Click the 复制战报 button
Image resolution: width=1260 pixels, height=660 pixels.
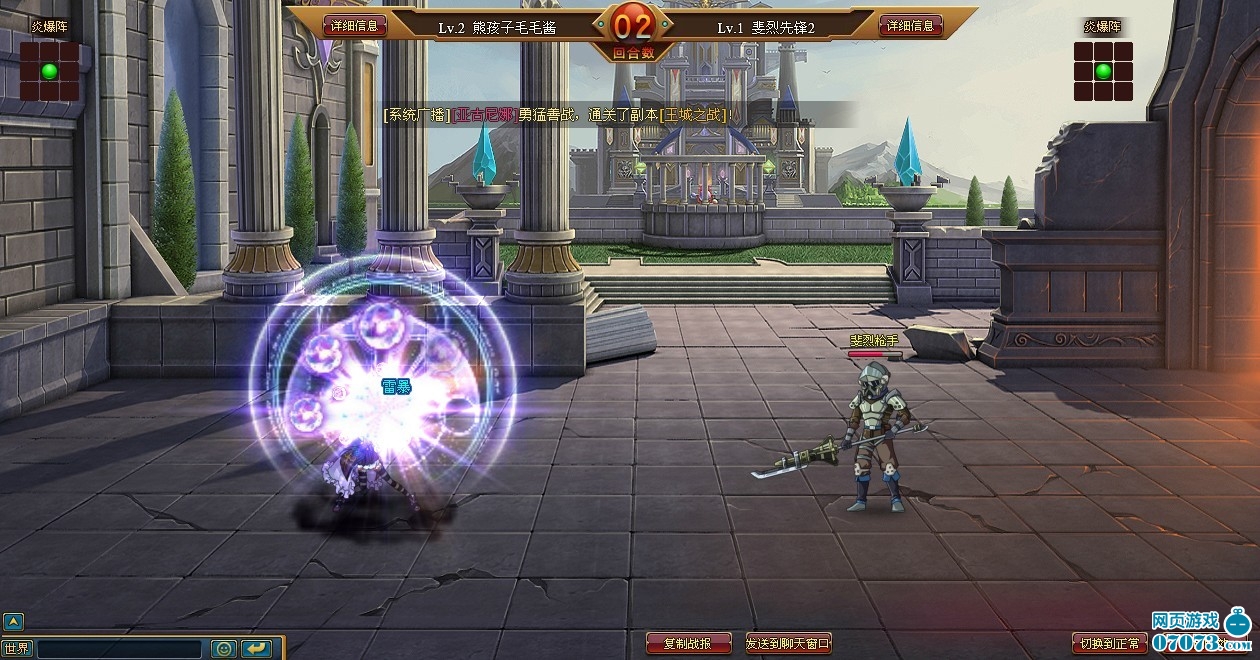tap(689, 643)
